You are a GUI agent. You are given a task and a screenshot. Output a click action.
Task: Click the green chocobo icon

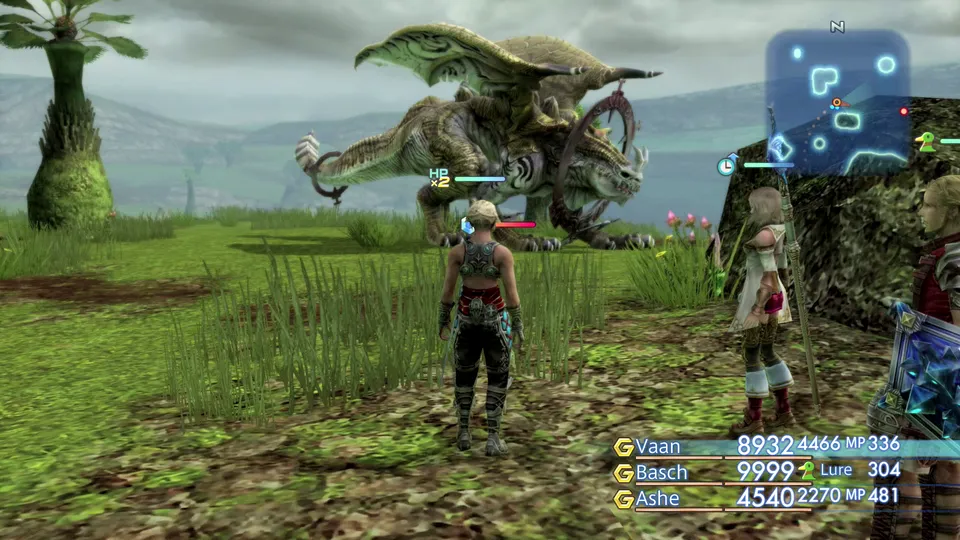coord(927,142)
